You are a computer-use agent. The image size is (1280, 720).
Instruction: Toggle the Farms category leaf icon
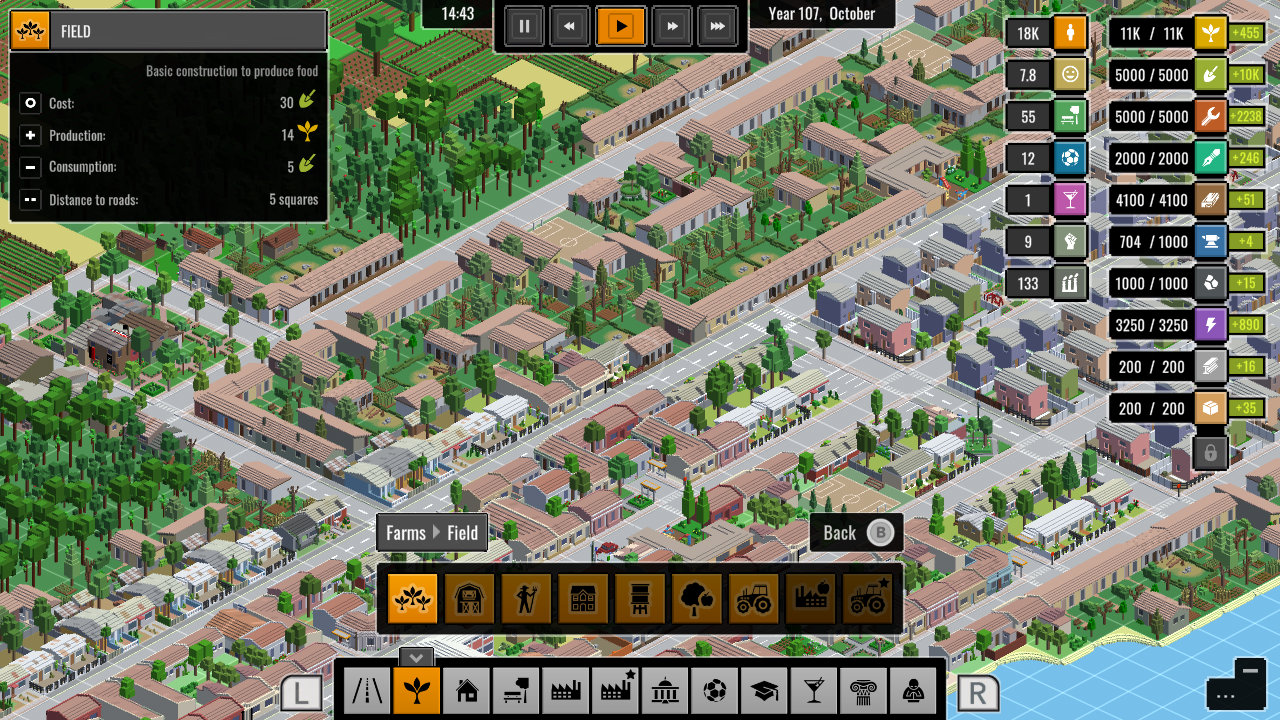click(416, 690)
